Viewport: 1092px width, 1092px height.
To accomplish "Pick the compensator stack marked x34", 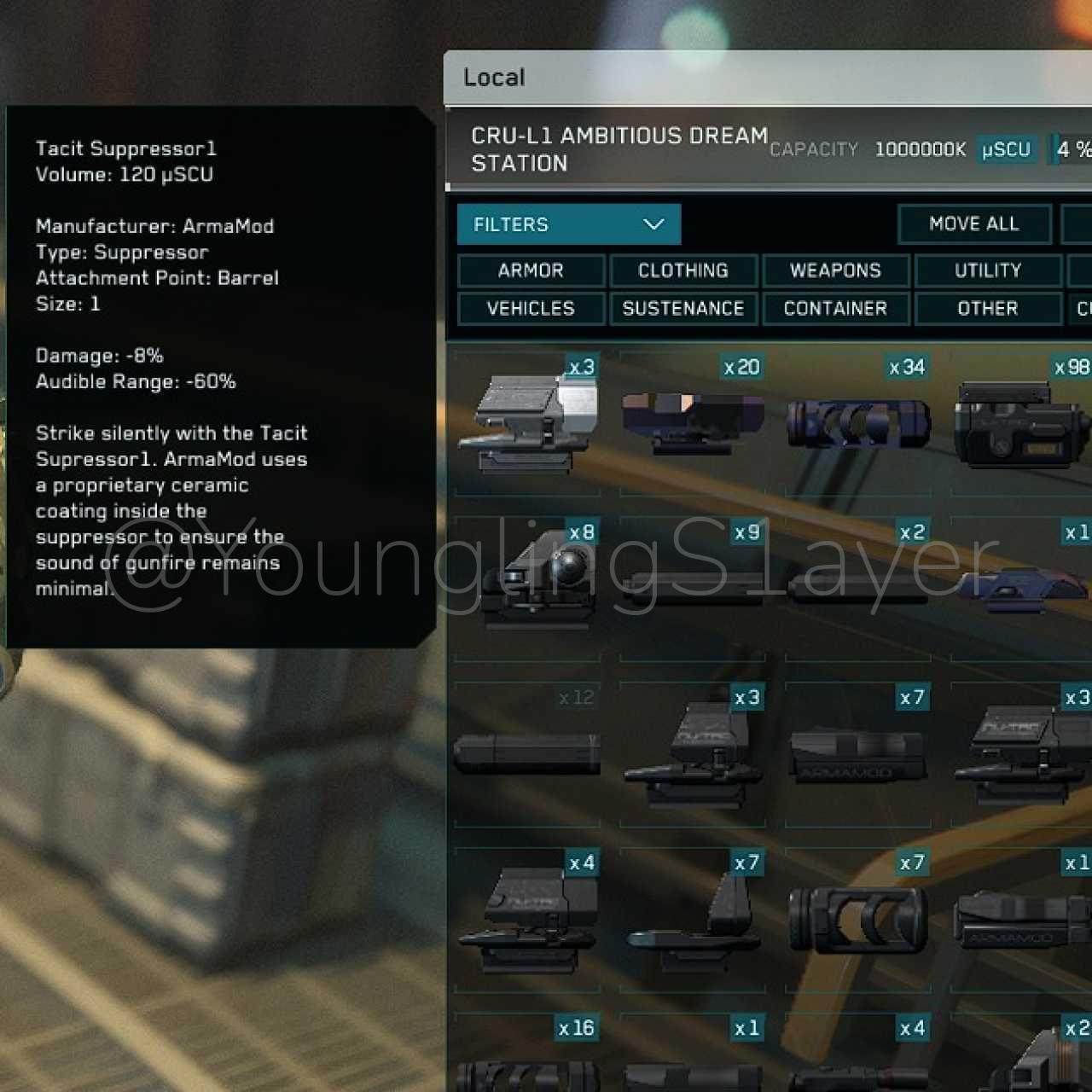I will click(857, 422).
